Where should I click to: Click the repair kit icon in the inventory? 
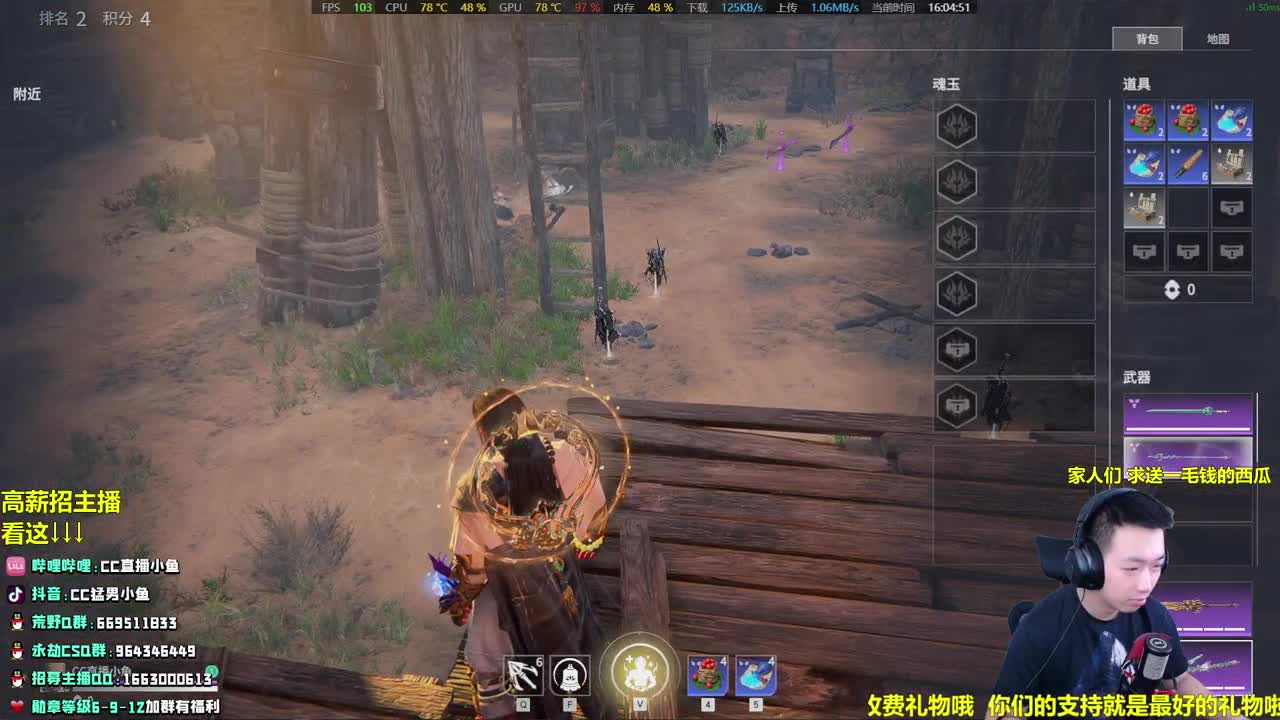pyautogui.click(x=1232, y=163)
